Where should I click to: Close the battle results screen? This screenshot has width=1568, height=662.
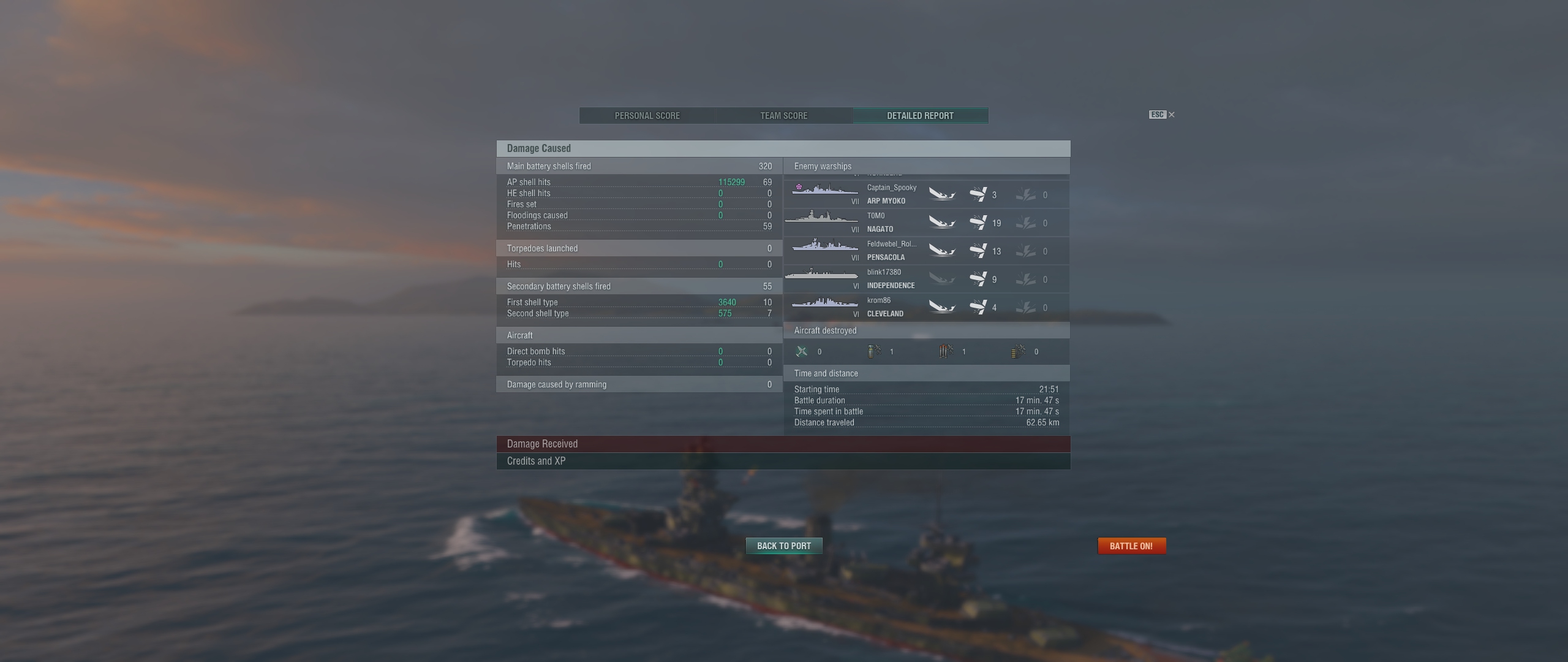[x=1171, y=115]
